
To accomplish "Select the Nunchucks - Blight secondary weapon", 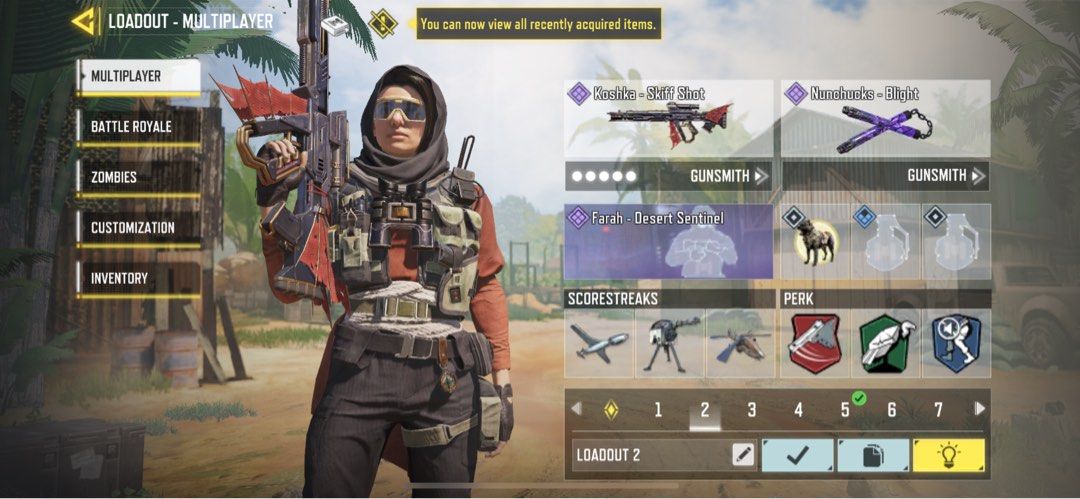I will [x=885, y=118].
